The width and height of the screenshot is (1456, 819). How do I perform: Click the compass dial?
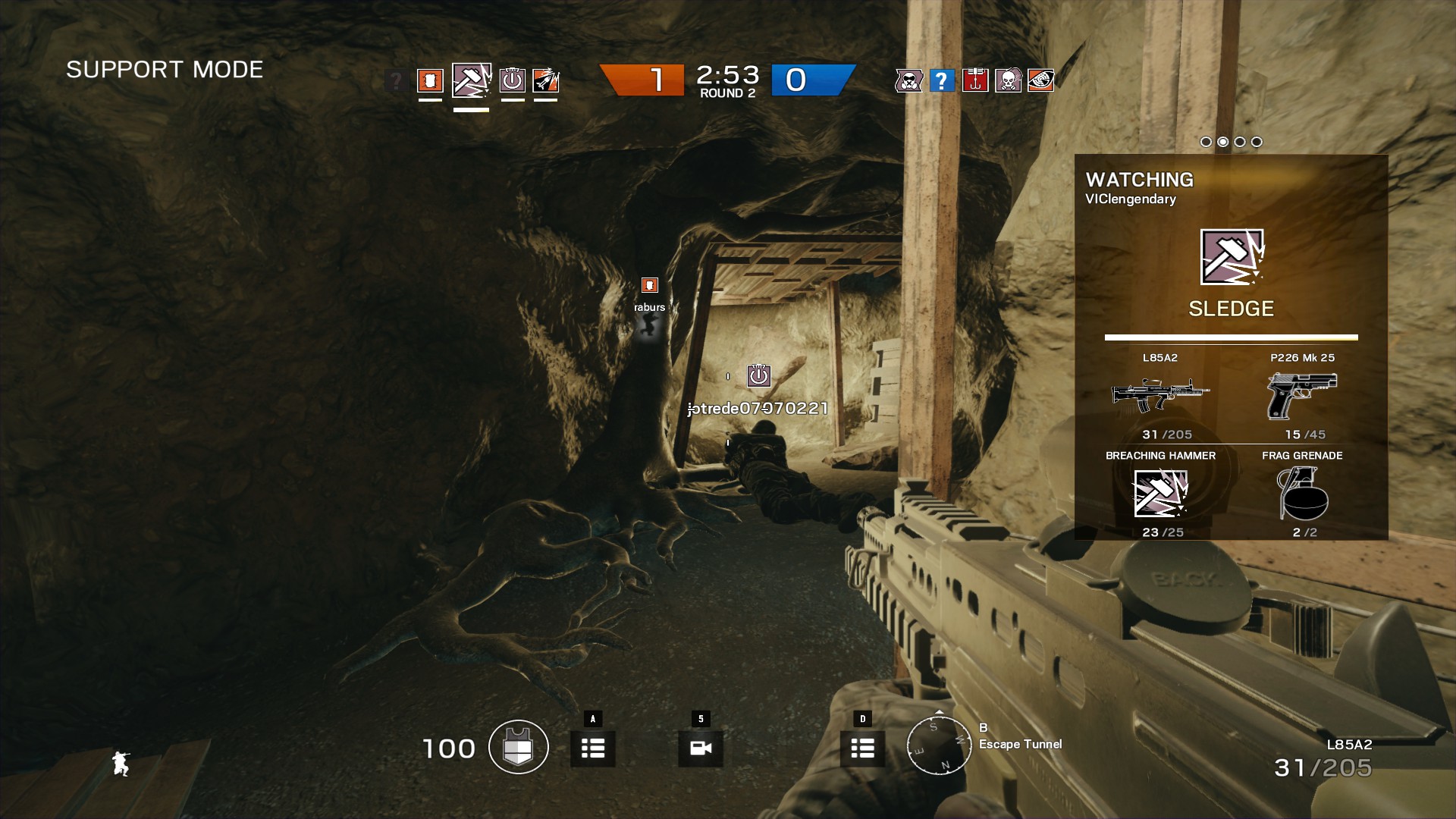[x=940, y=745]
